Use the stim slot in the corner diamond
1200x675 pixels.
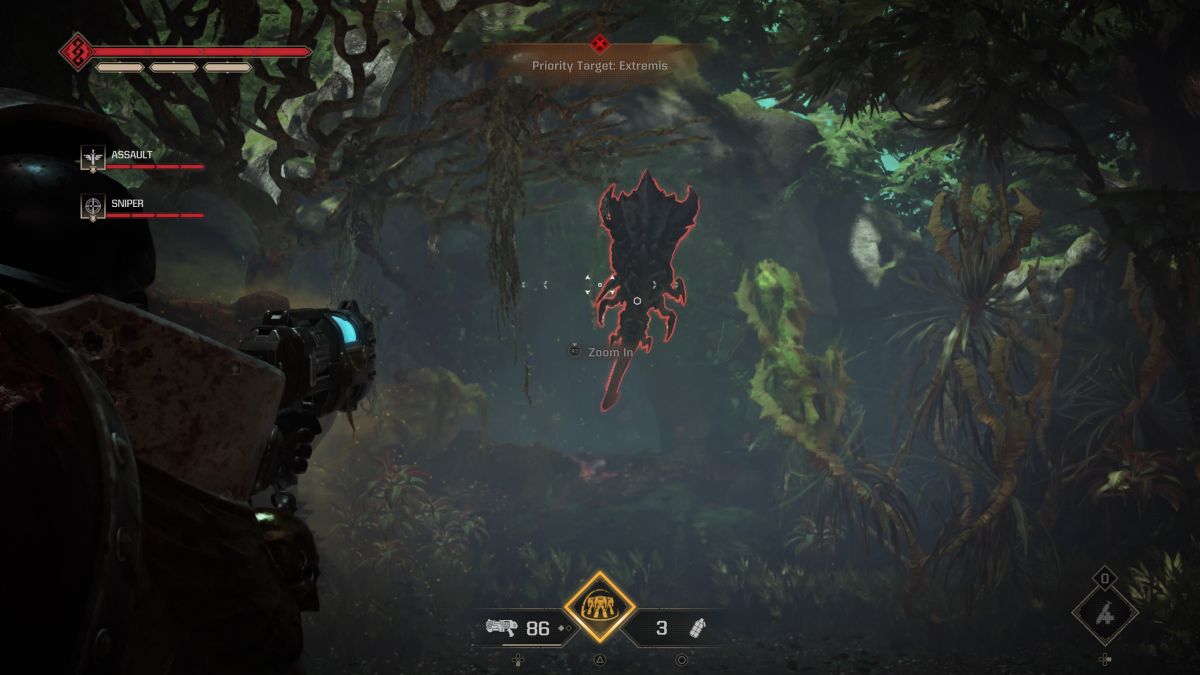1104,613
